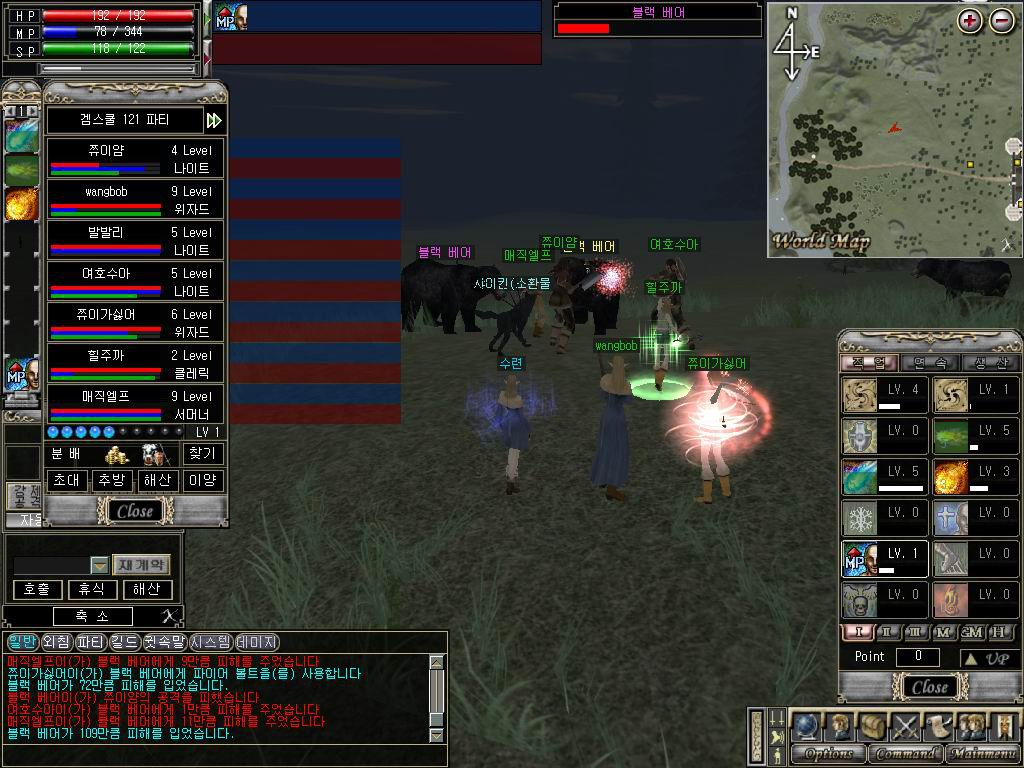1024x768 pixels.
Task: Close the skill window
Action: (x=929, y=687)
